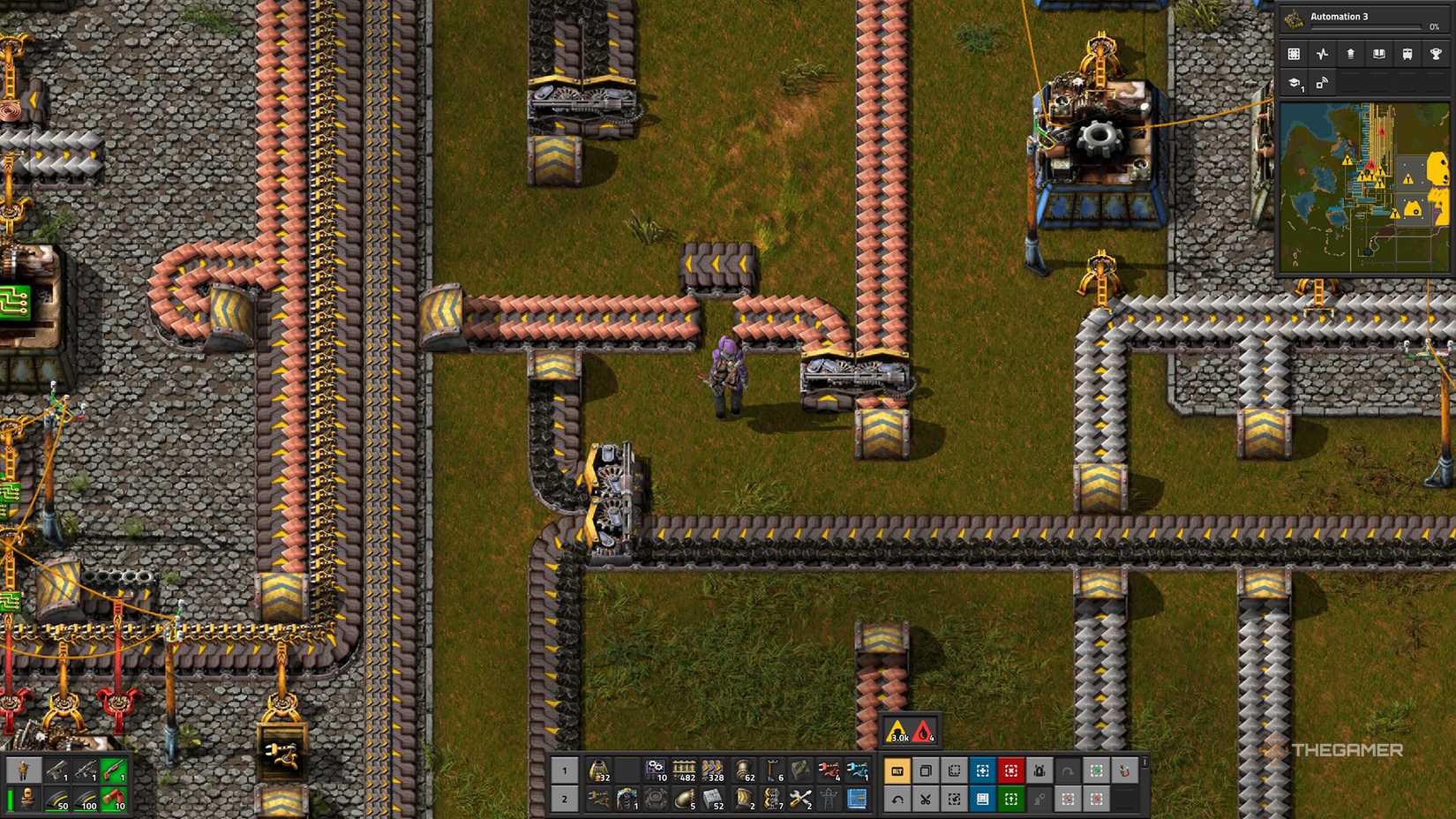Open the Trains overview
The width and height of the screenshot is (1456, 819).
pos(1407,53)
